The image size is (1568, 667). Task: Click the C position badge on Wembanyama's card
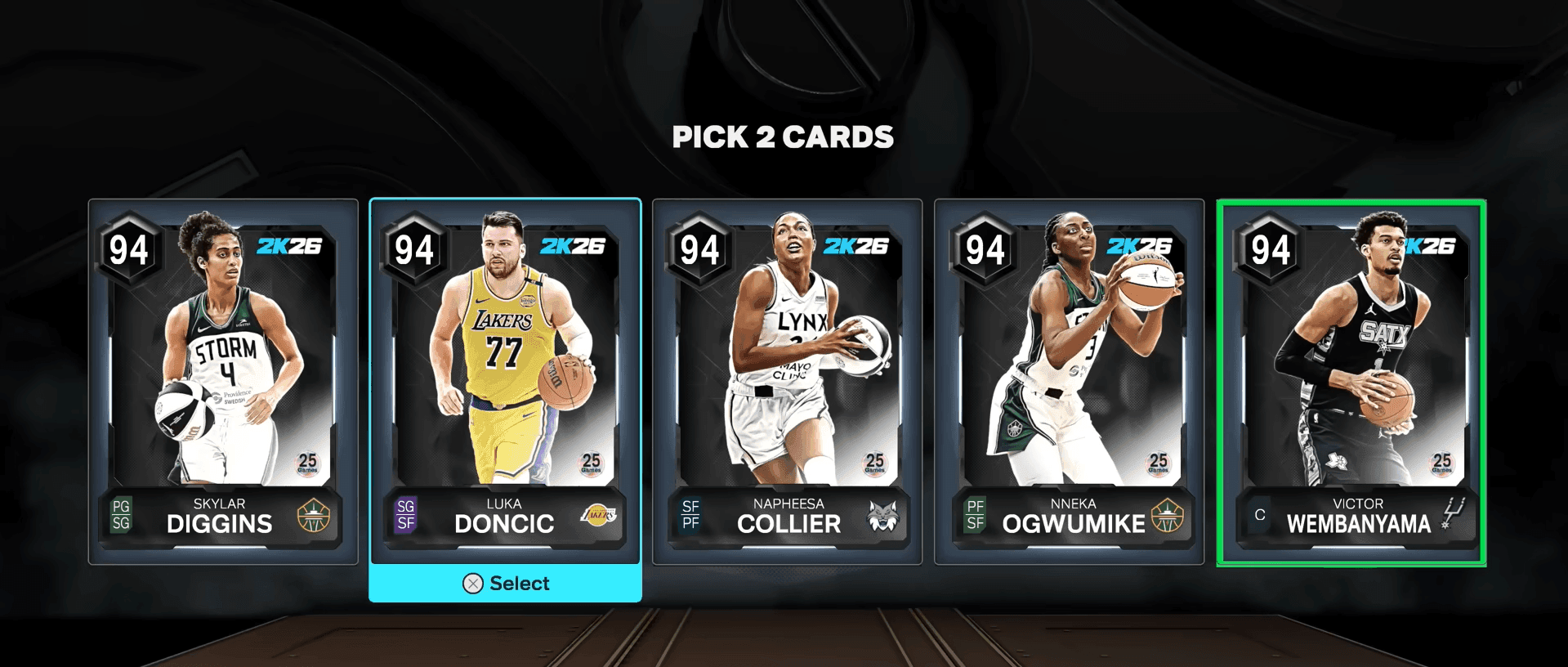[x=1258, y=514]
